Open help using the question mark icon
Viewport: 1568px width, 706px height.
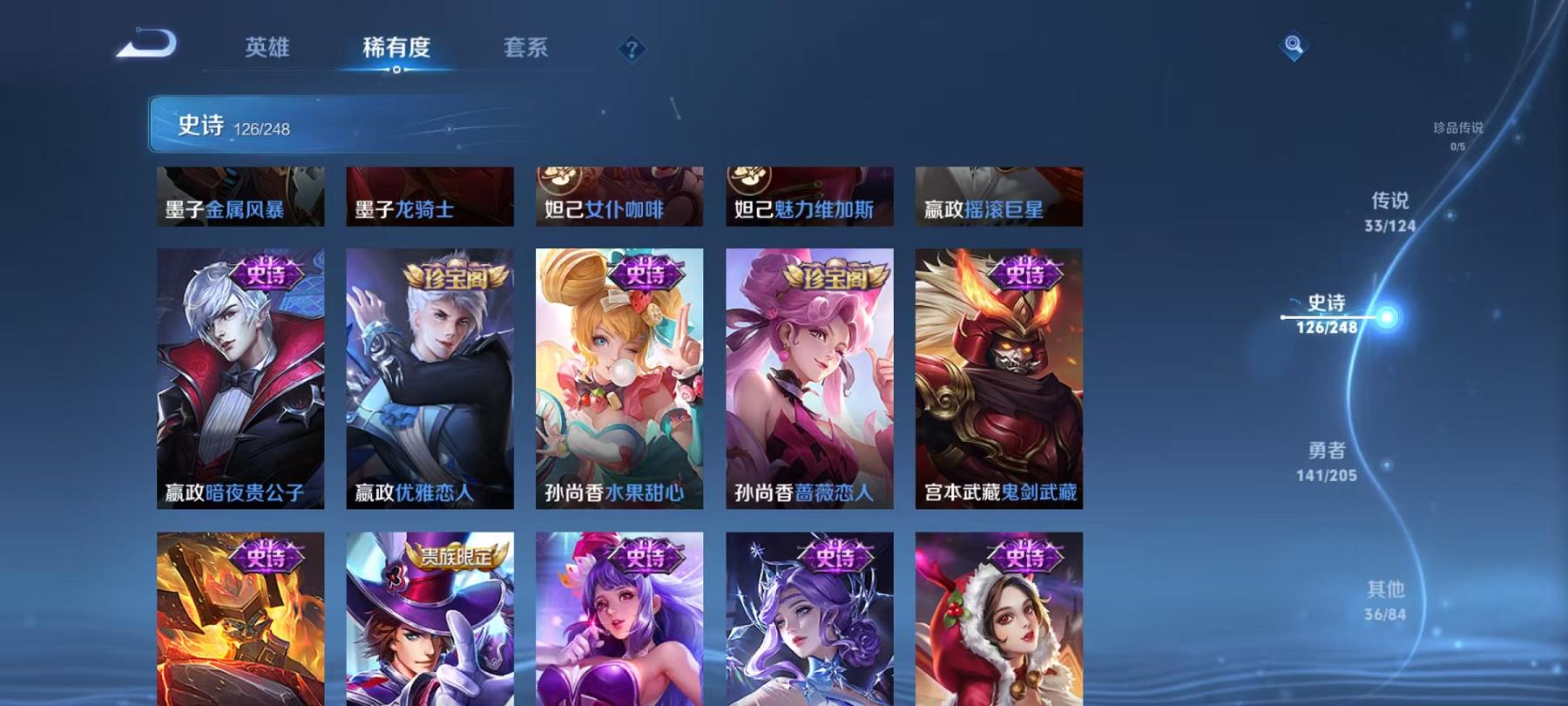632,50
